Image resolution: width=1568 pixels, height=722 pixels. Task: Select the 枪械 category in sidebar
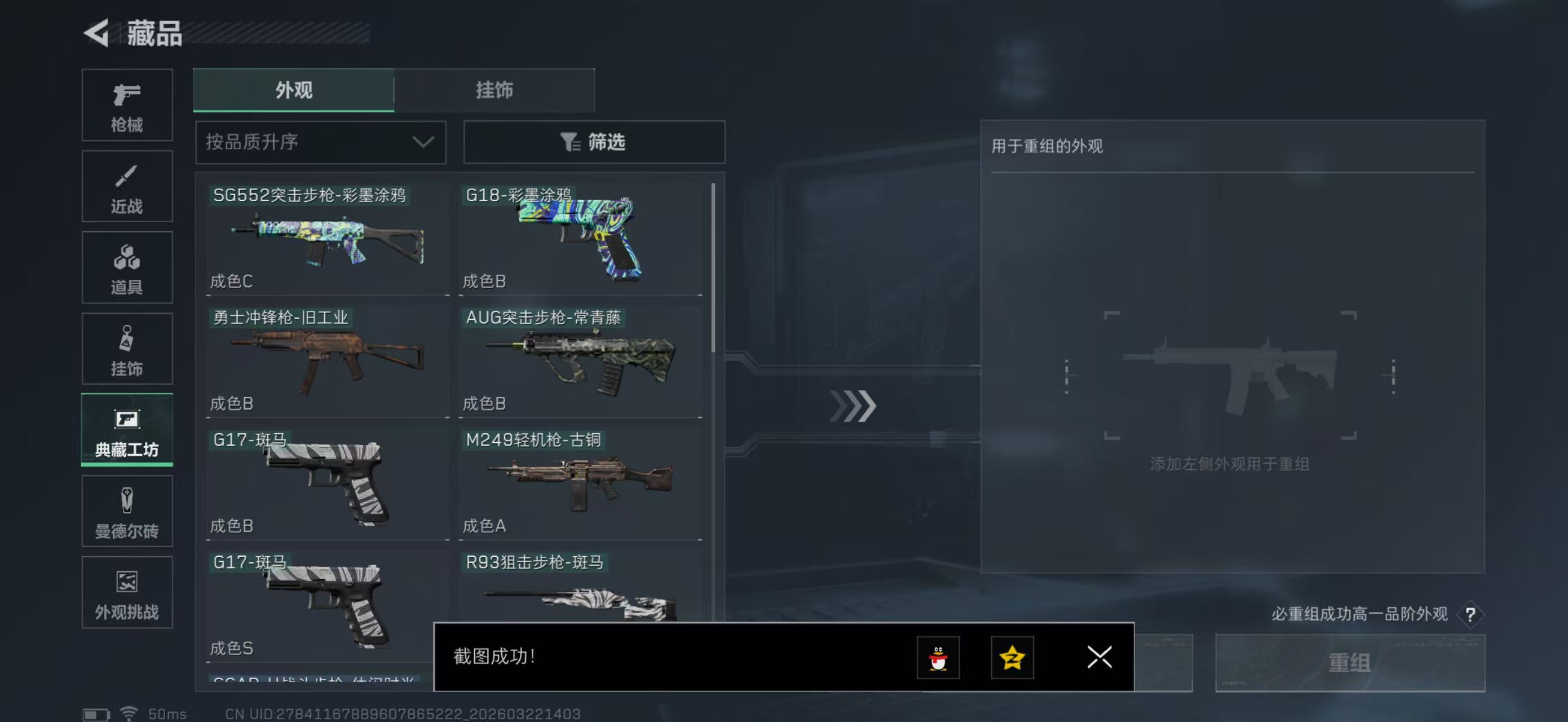coord(127,105)
